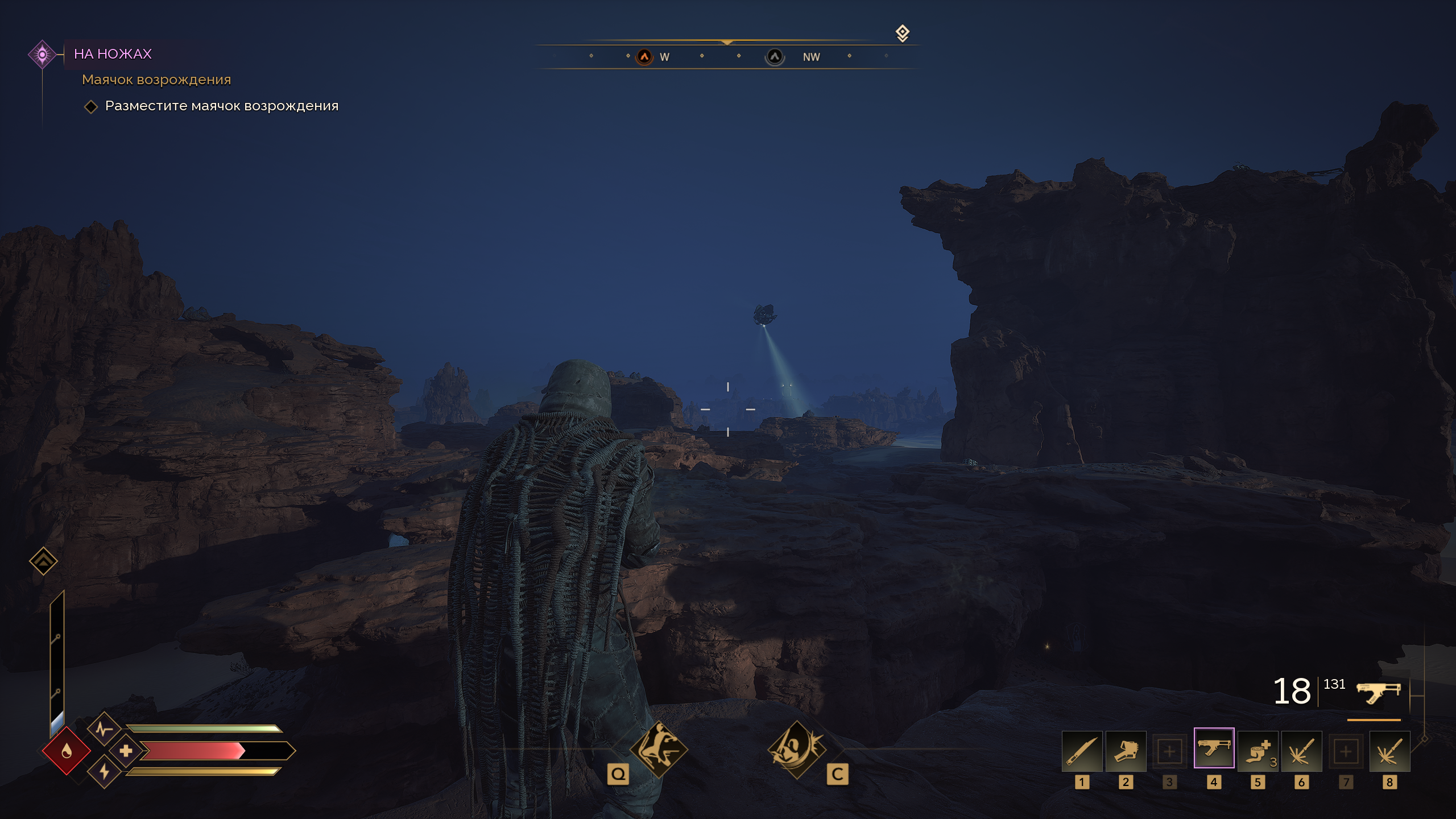Use the bandage item in slot 5
The height and width of the screenshot is (819, 1456).
click(1258, 751)
